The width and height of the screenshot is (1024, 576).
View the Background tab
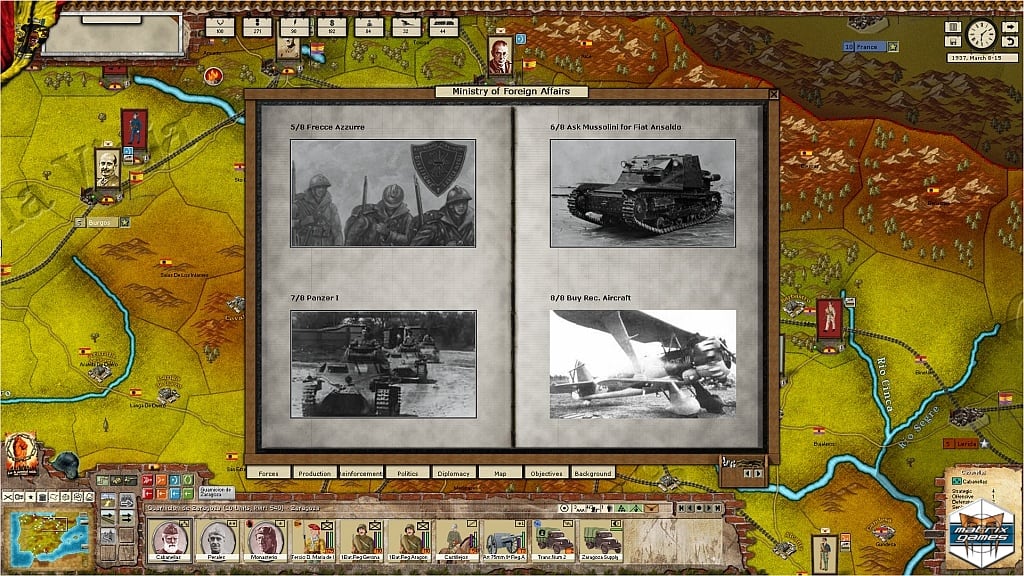point(593,473)
